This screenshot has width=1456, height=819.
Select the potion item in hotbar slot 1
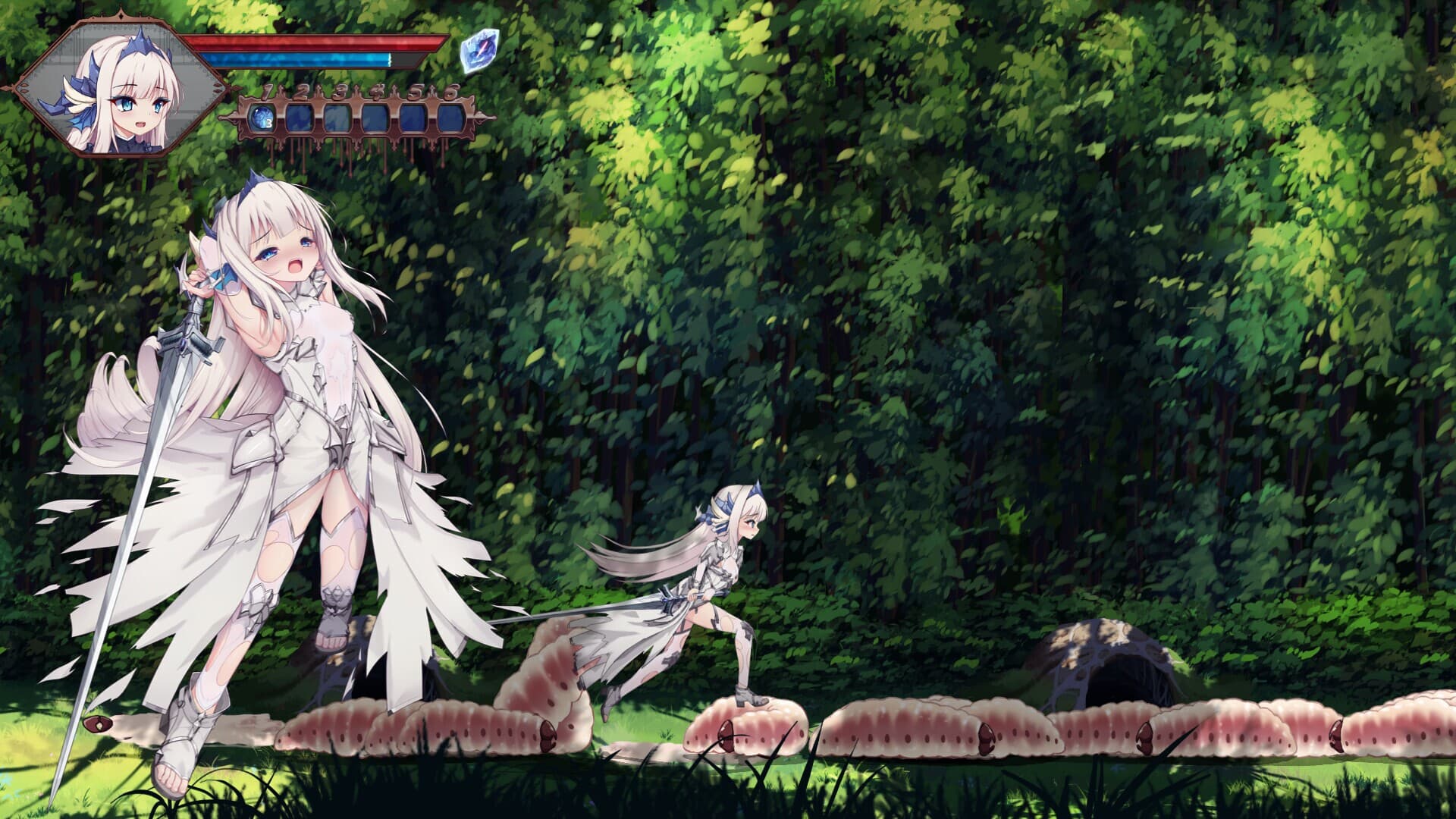pos(262,119)
